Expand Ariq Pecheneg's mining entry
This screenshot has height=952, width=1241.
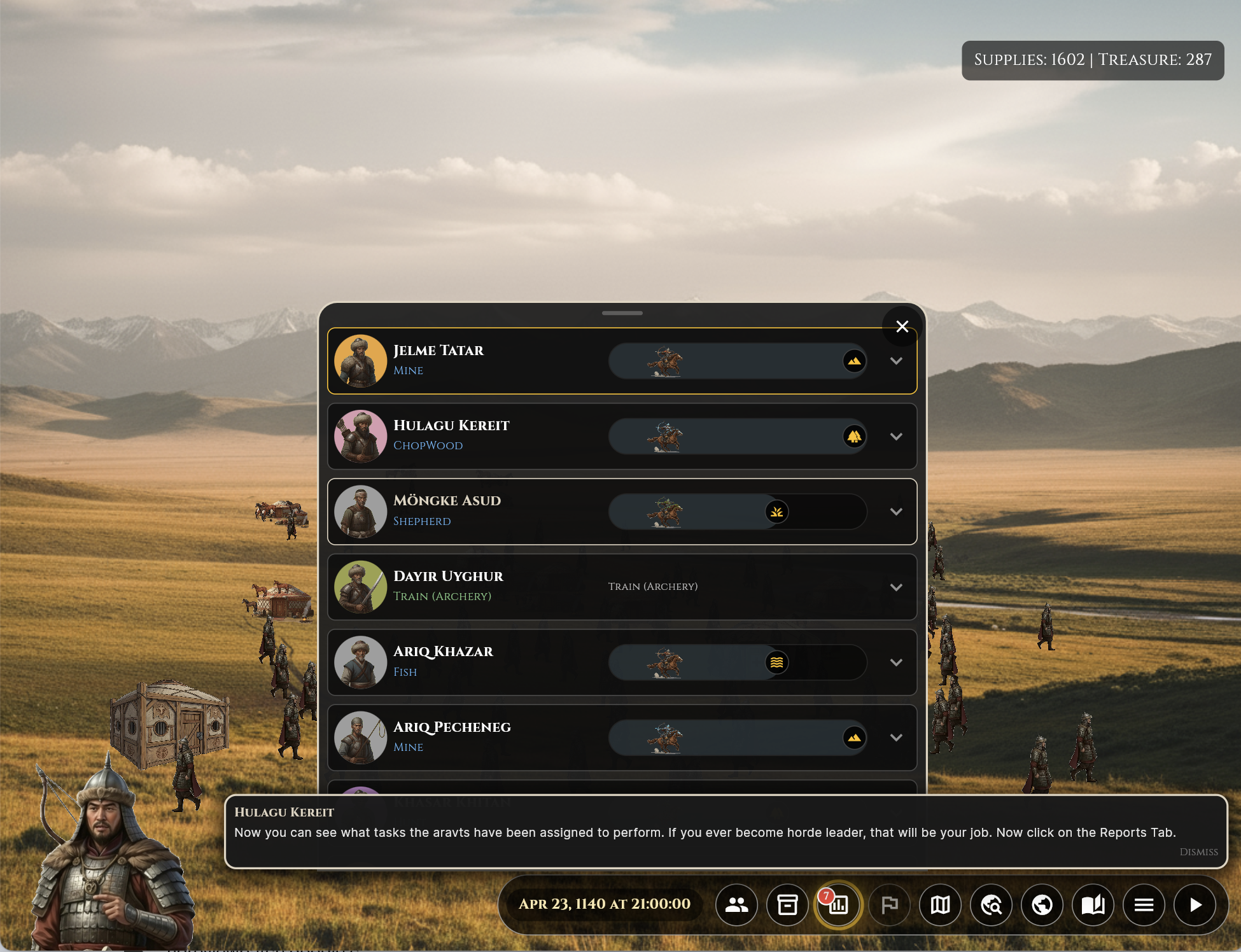click(896, 738)
